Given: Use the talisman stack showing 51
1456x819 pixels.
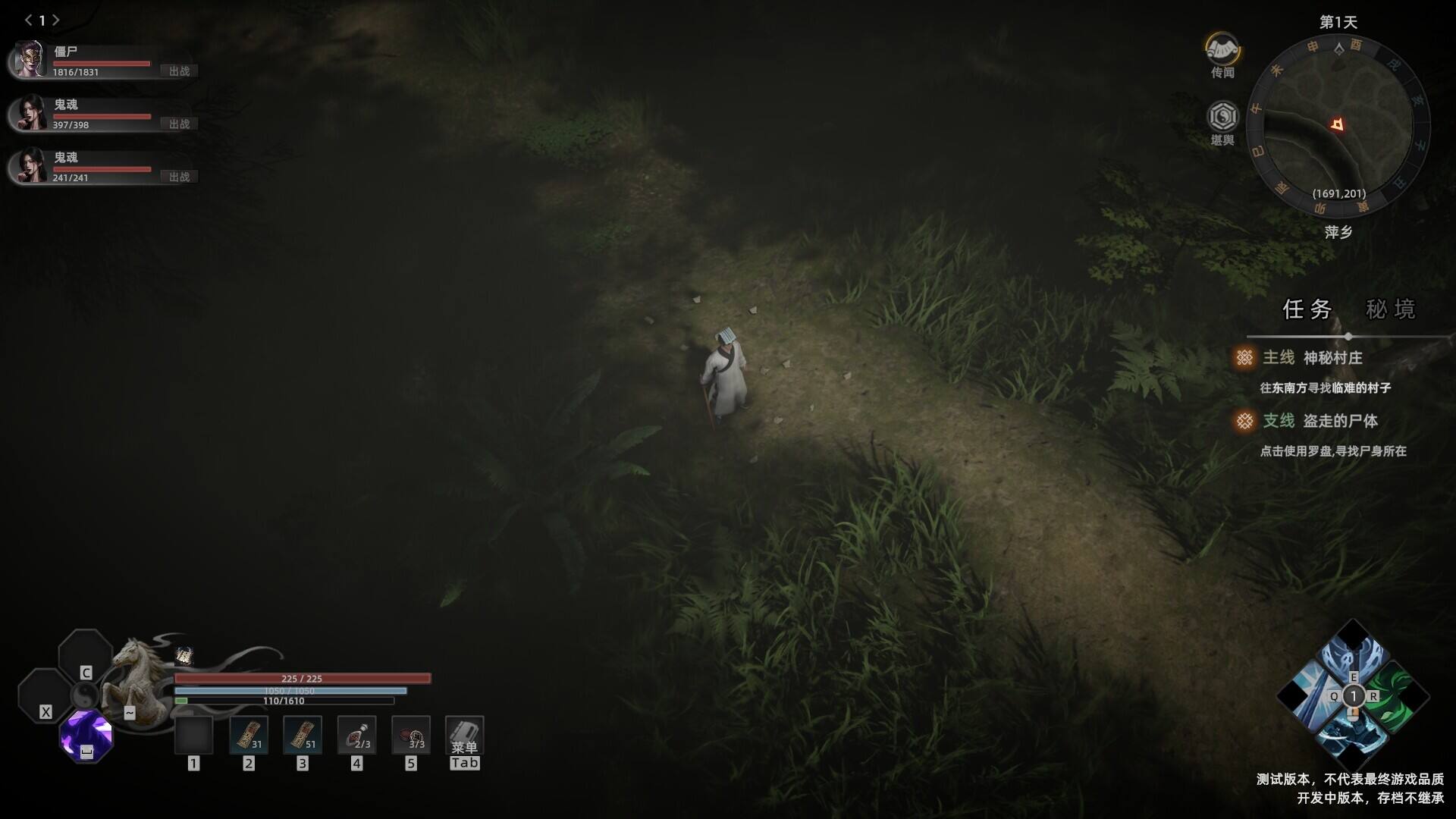Looking at the screenshot, I should (x=303, y=735).
